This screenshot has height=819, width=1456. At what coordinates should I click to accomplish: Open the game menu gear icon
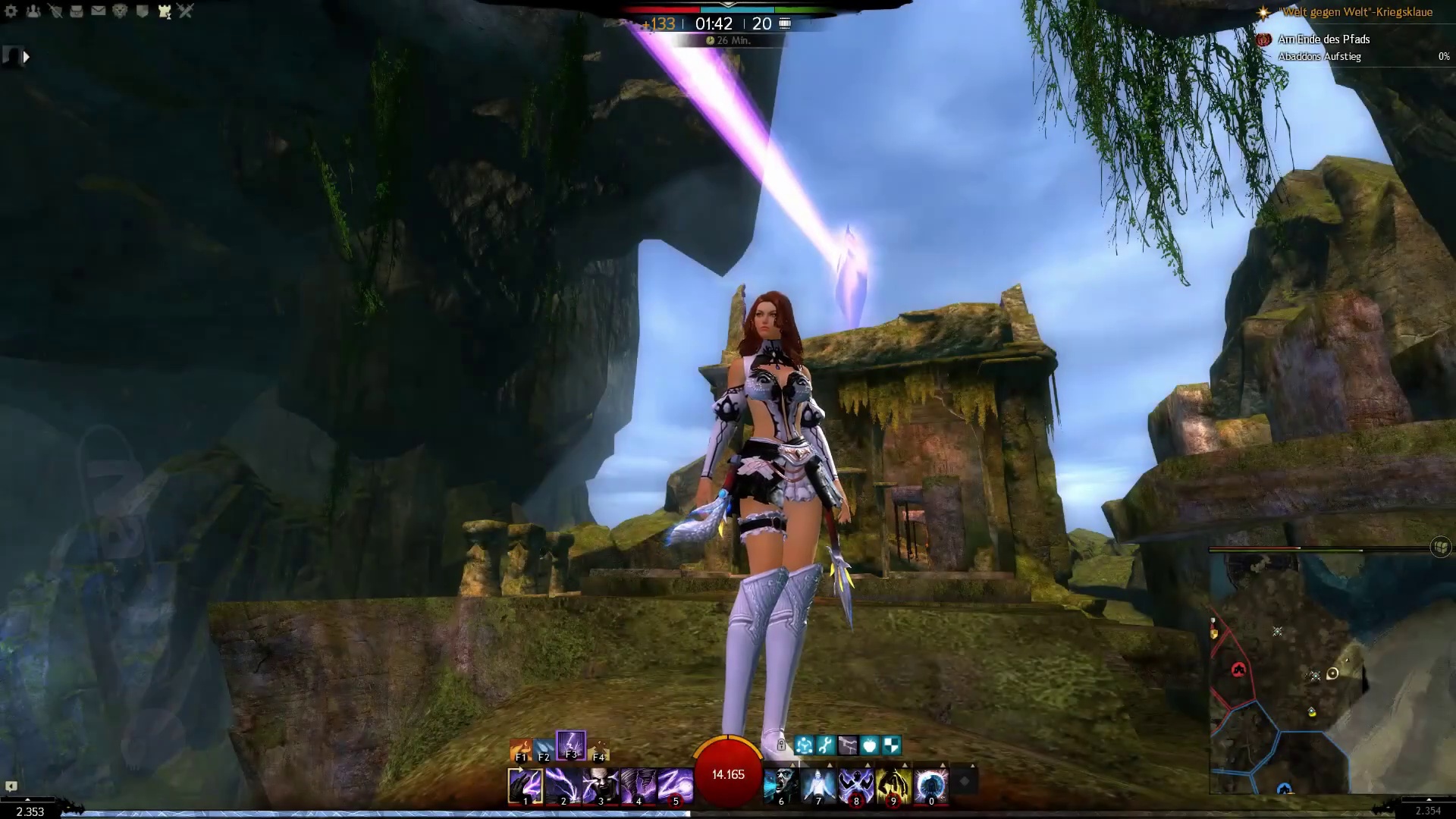coord(11,11)
